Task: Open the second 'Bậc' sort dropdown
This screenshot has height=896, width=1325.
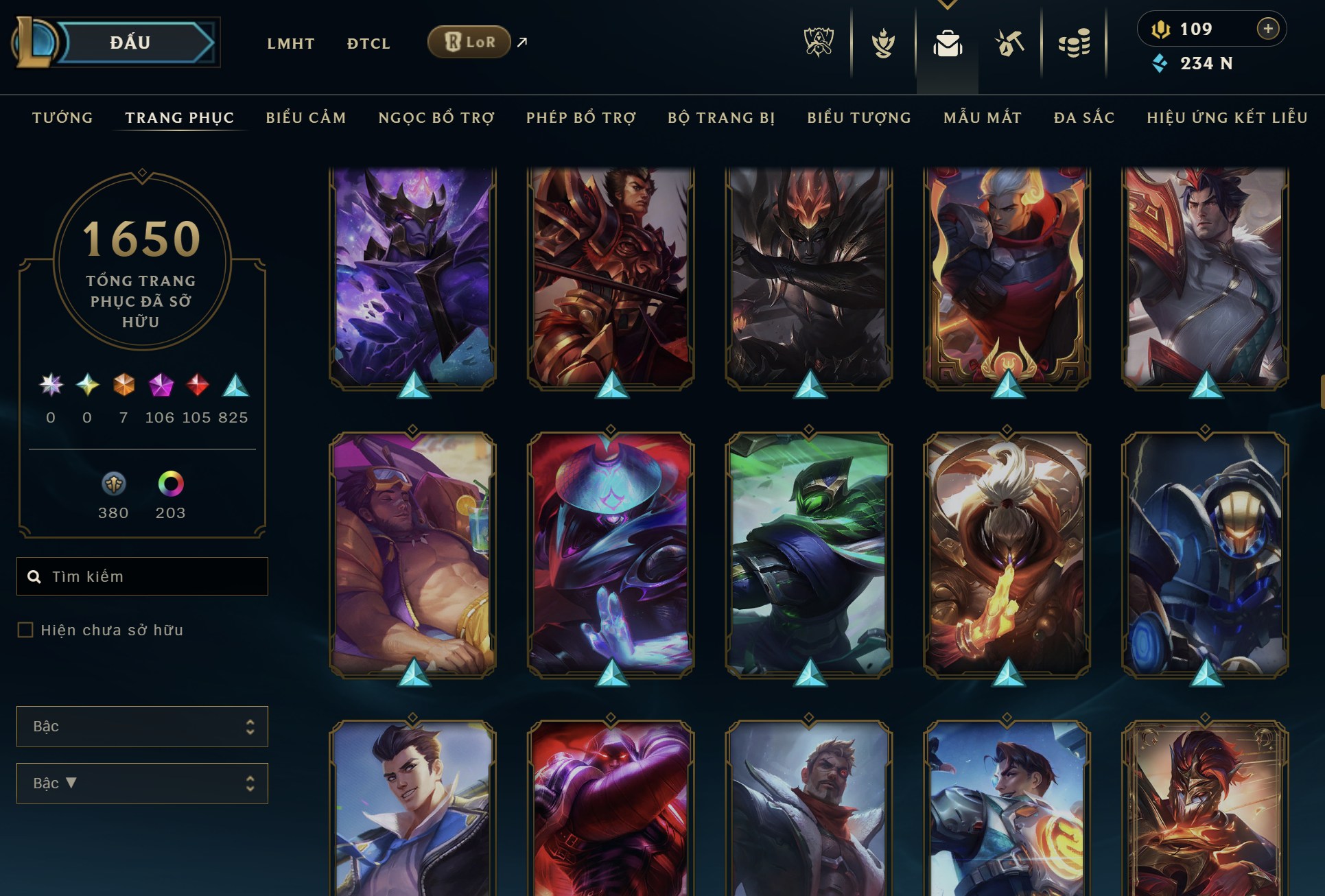Action: pos(142,783)
